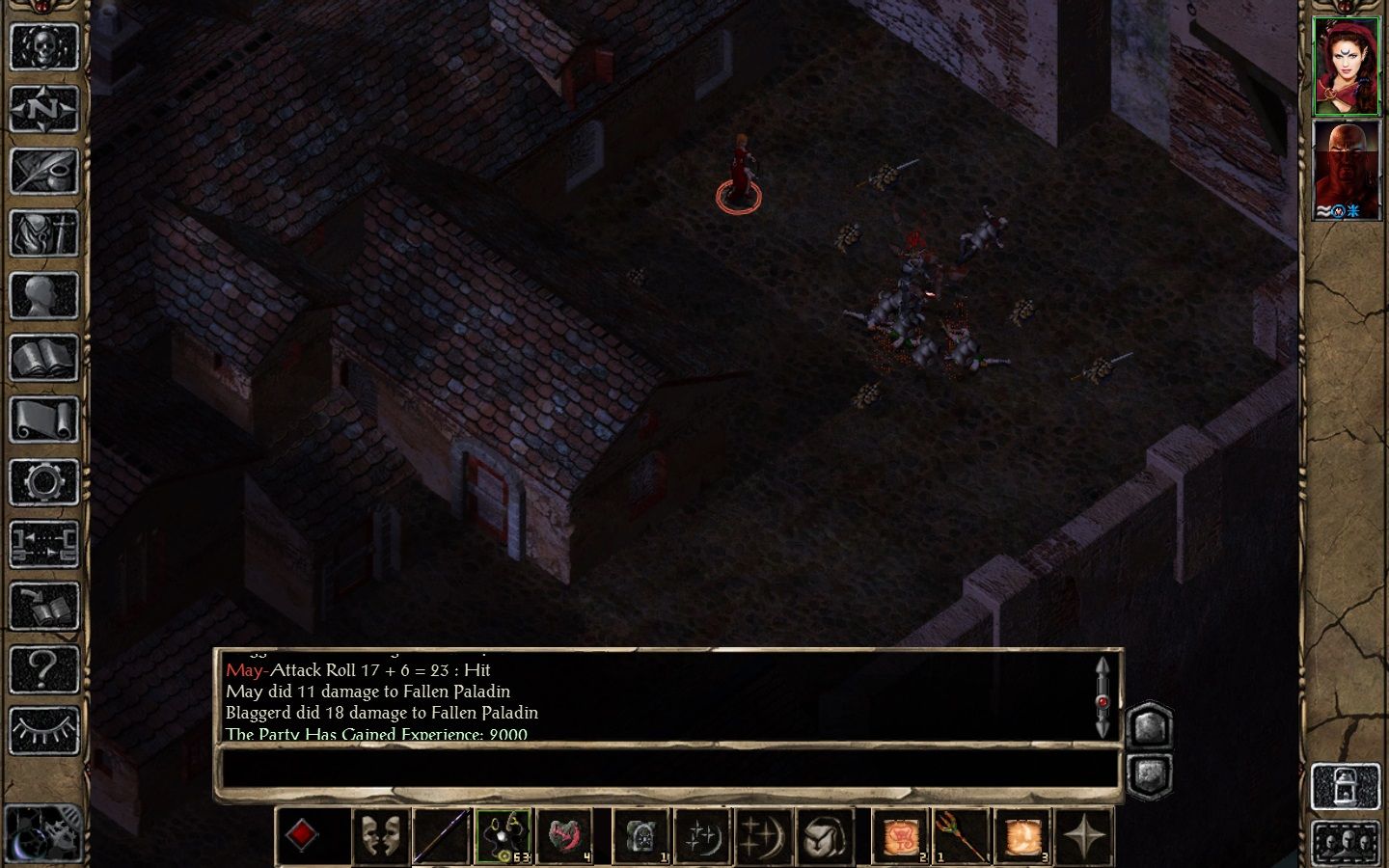This screenshot has height=868, width=1389.
Task: Use the trident wand quick item
Action: [x=962, y=835]
